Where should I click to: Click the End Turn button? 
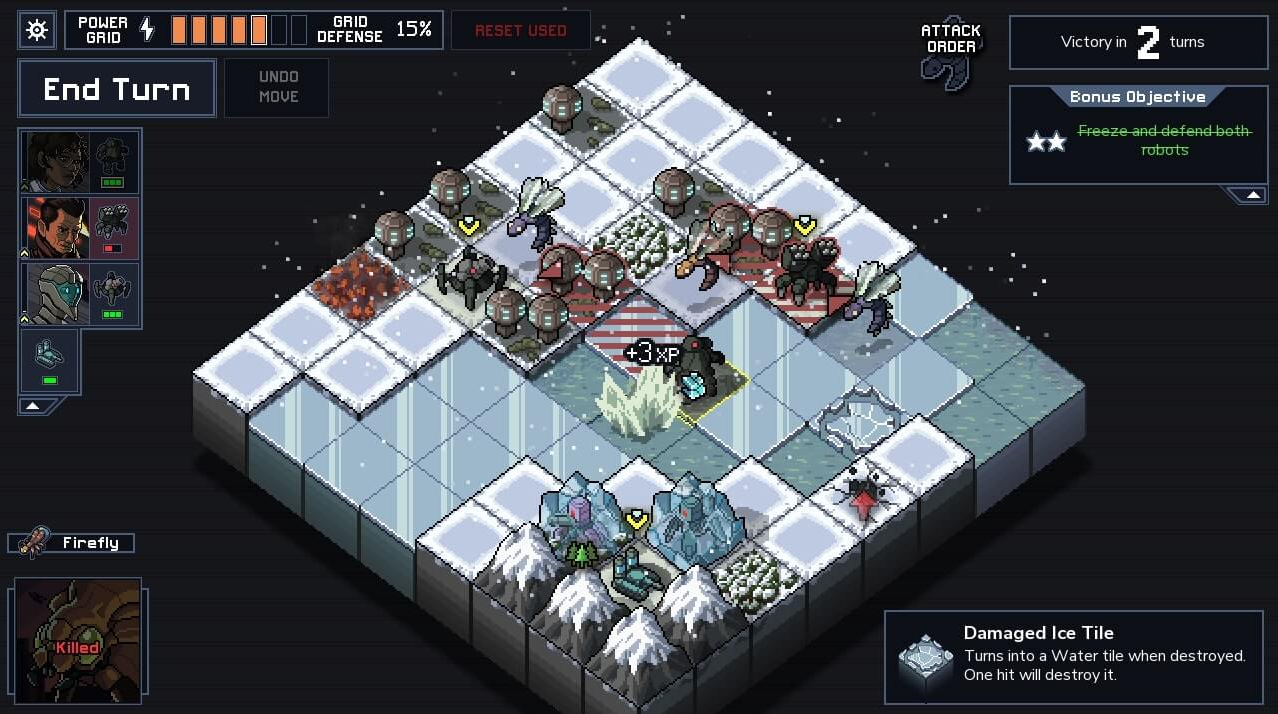(117, 89)
